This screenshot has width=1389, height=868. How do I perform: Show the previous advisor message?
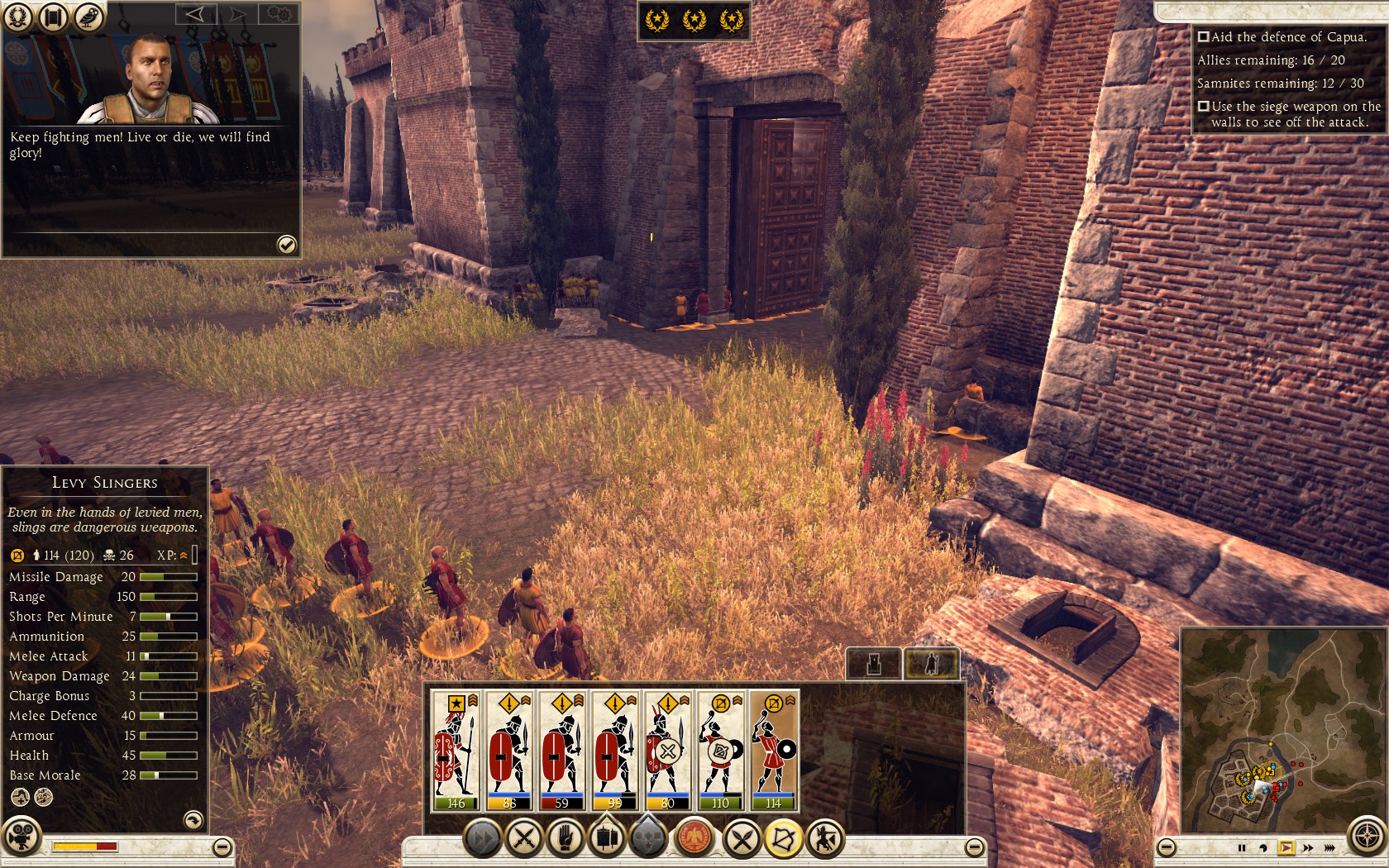click(x=196, y=14)
